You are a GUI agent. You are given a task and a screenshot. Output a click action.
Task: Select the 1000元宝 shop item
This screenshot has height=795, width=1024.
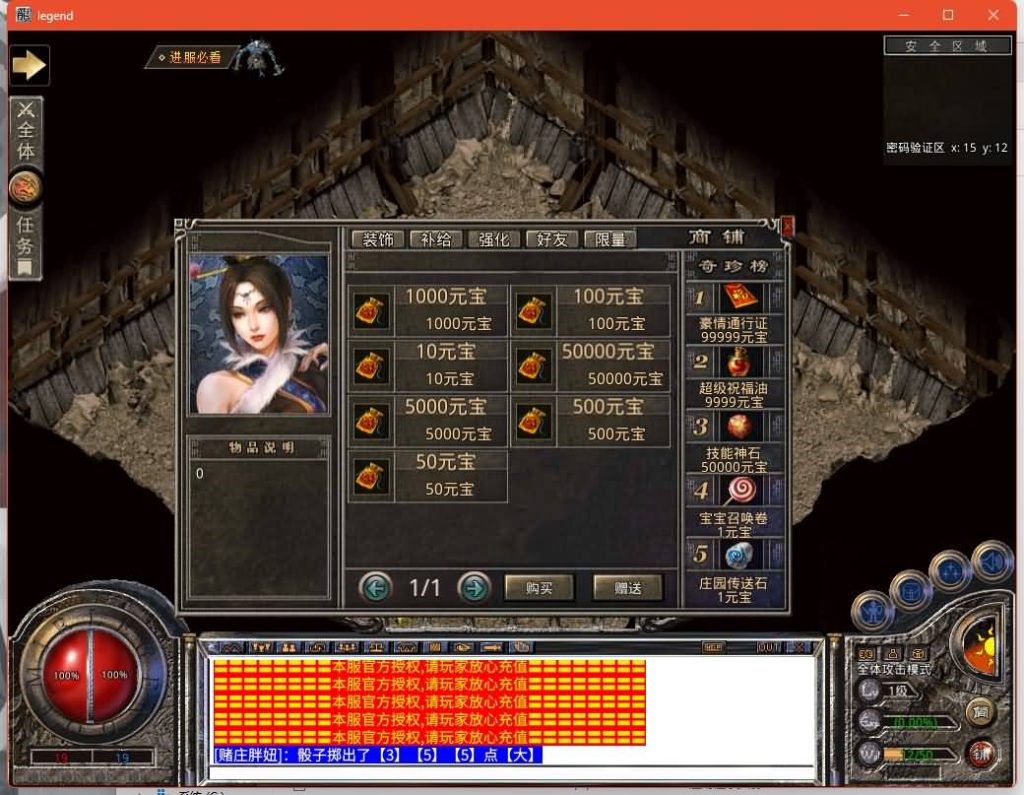pyautogui.click(x=427, y=310)
